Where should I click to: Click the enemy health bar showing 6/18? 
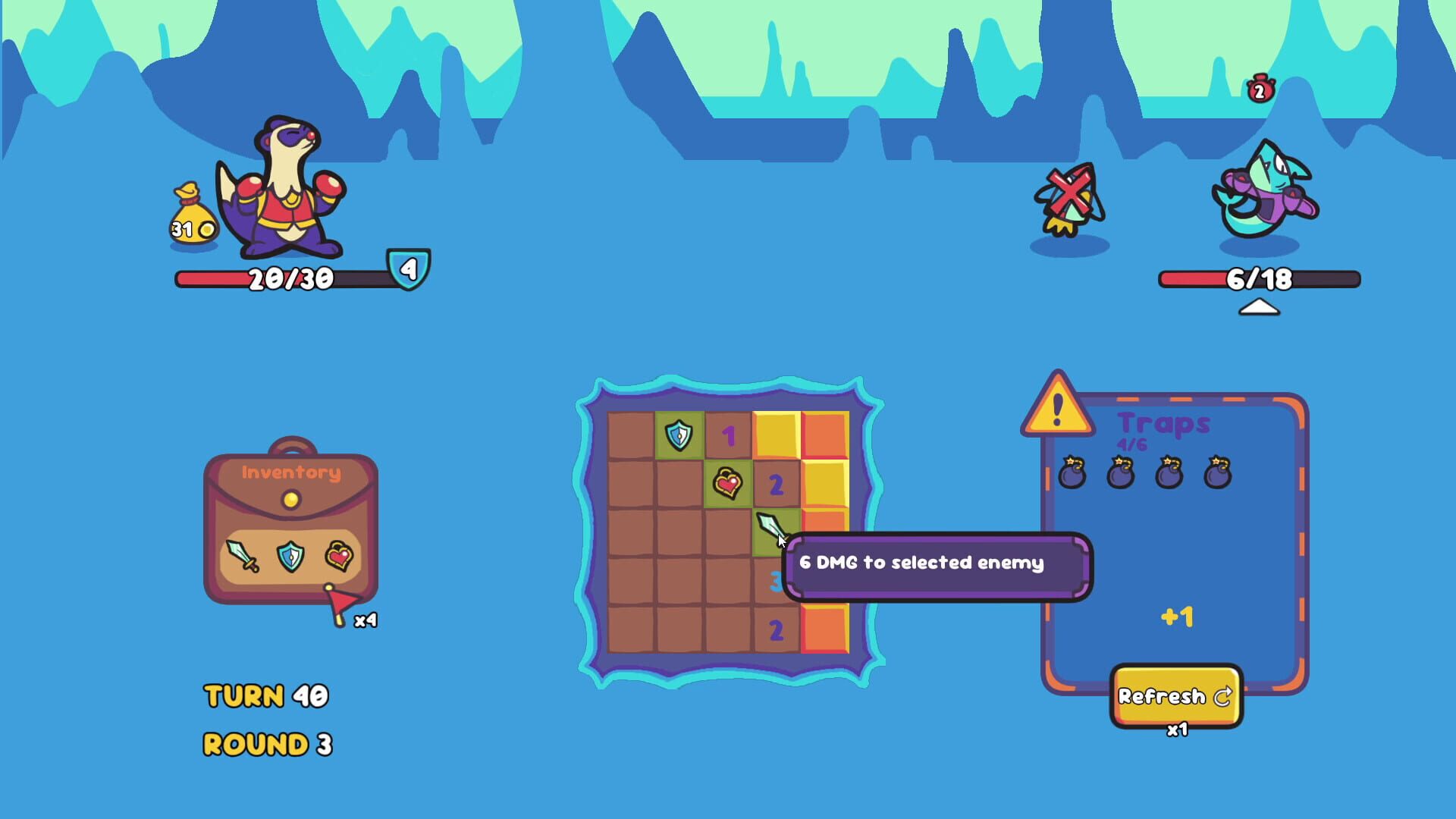pos(1259,278)
